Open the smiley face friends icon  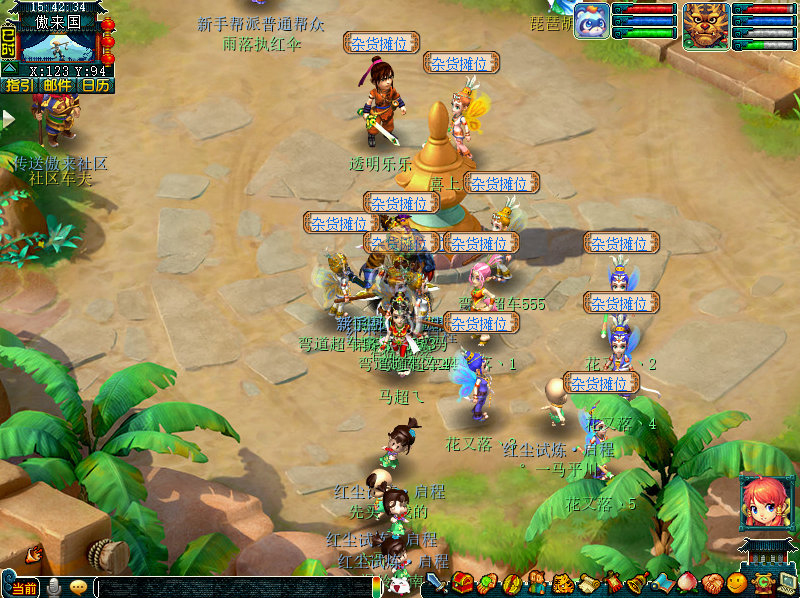pos(737,583)
